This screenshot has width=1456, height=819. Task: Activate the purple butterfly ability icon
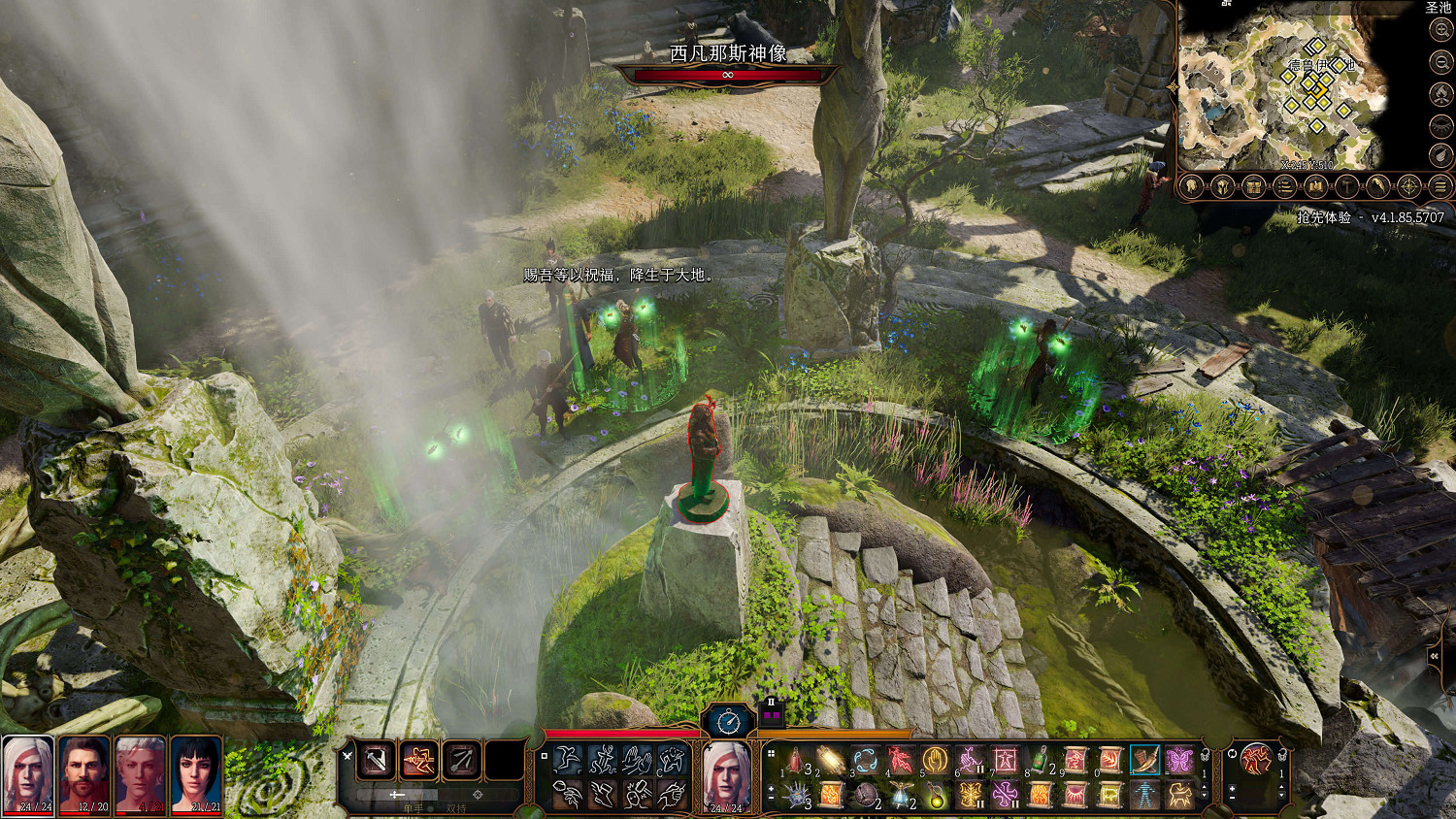(x=1179, y=760)
